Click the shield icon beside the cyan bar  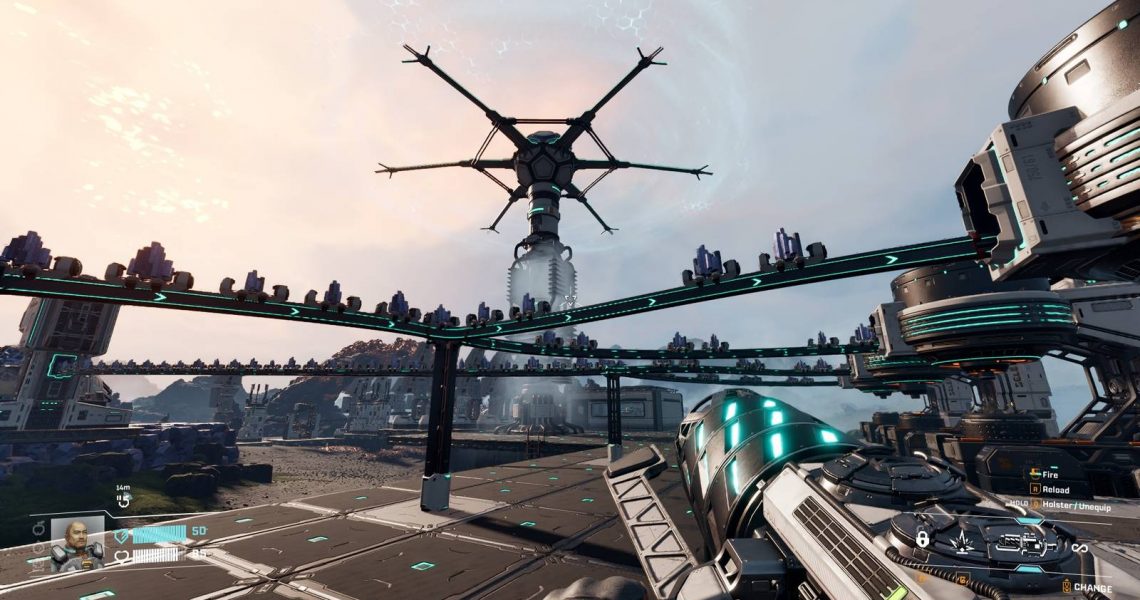coord(122,535)
